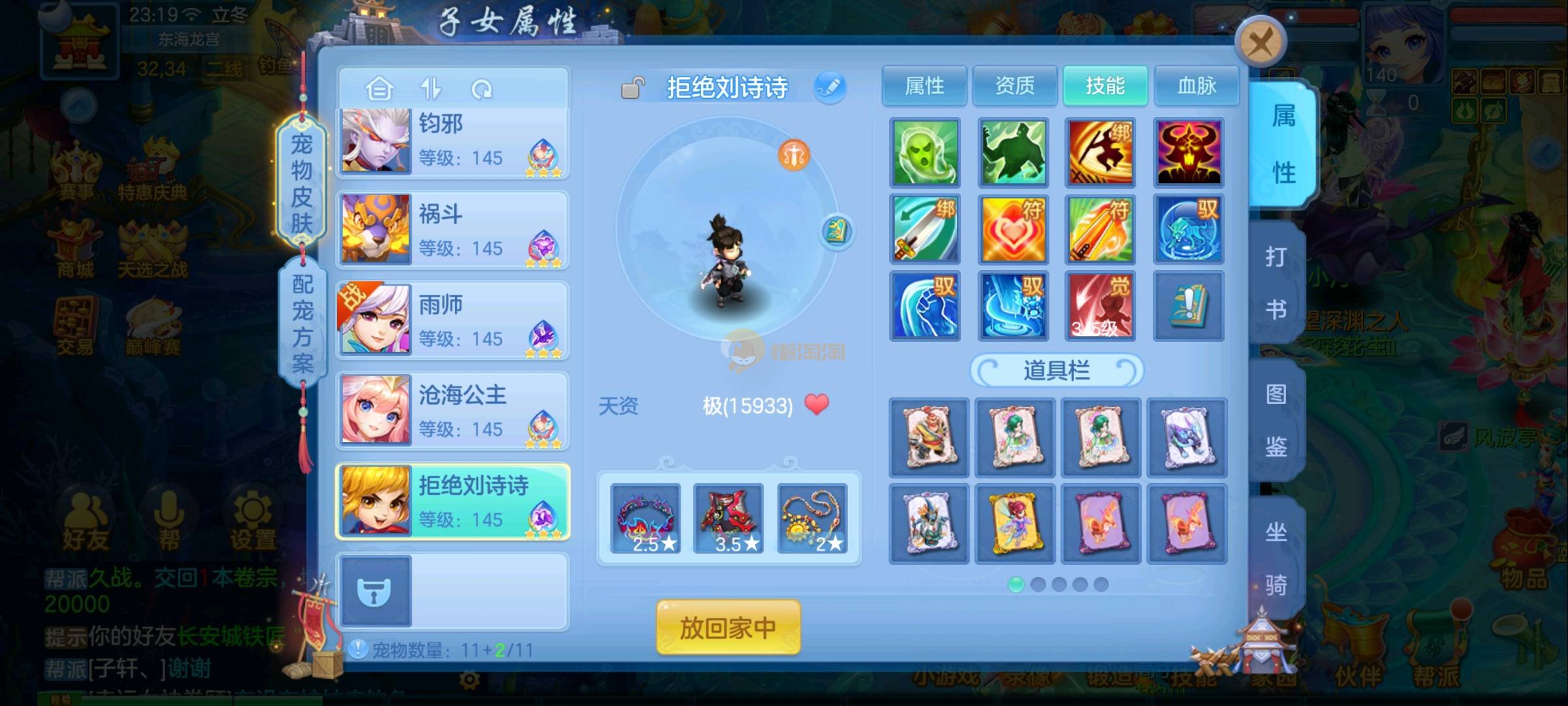Screen dimensions: 1568x706
Task: Switch to the 打书 side tab
Action: 1276,282
